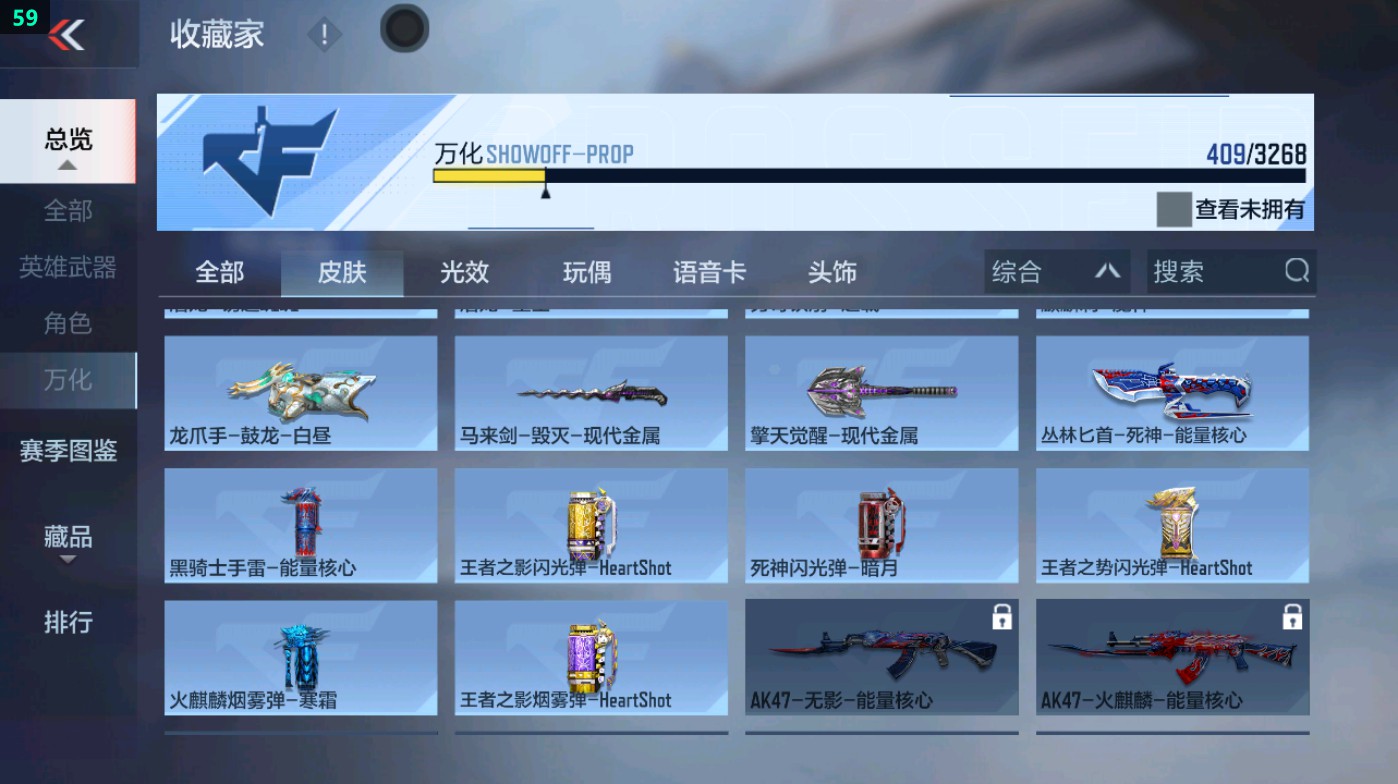Viewport: 1398px width, 784px height.
Task: Switch to the 光效 tab
Action: pyautogui.click(x=463, y=271)
